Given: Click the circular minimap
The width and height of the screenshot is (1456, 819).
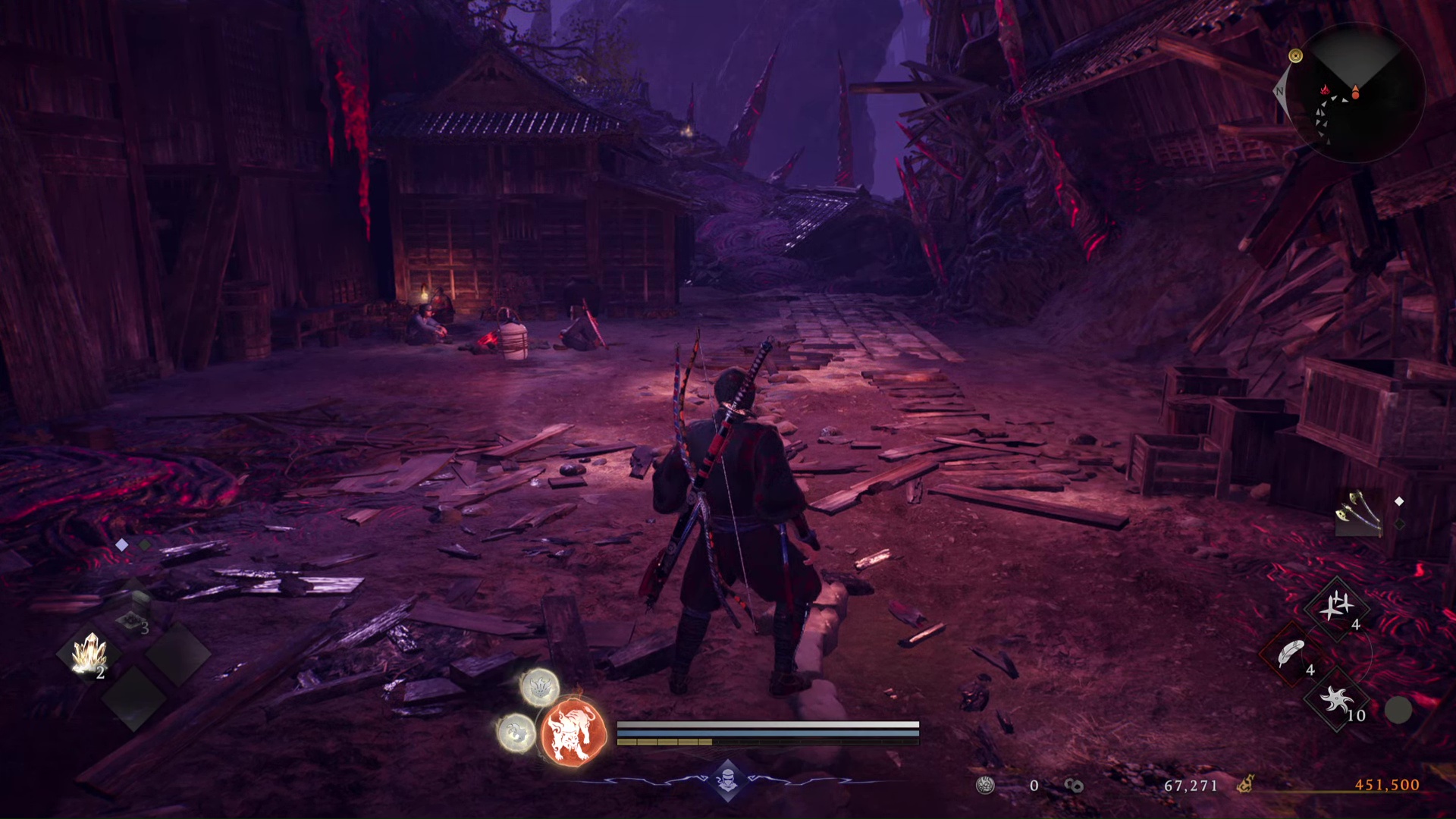Looking at the screenshot, I should click(1356, 94).
